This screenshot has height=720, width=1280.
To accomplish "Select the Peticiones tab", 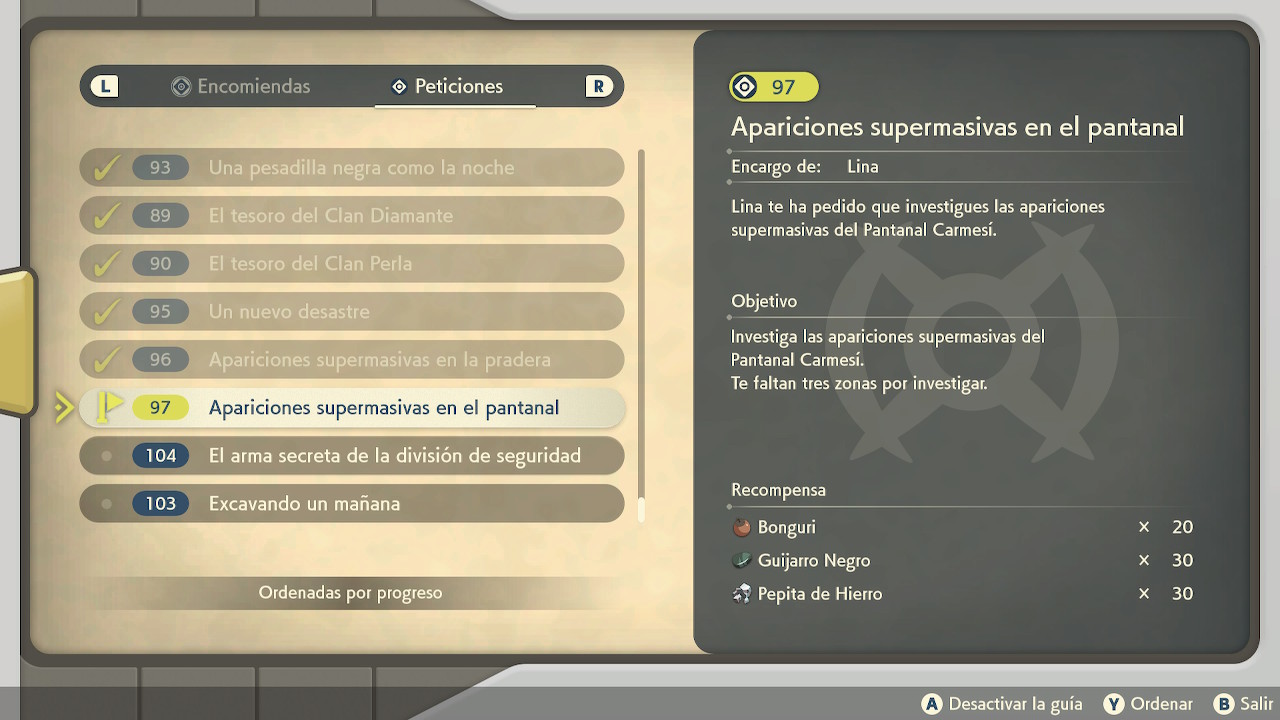I will click(x=447, y=87).
